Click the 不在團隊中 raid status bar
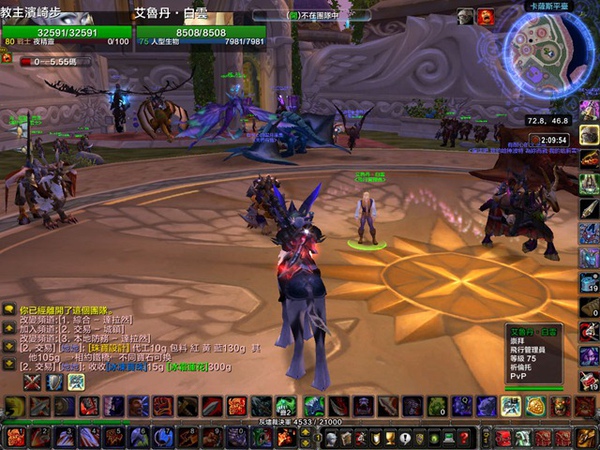This screenshot has width=600, height=450. 300,16
